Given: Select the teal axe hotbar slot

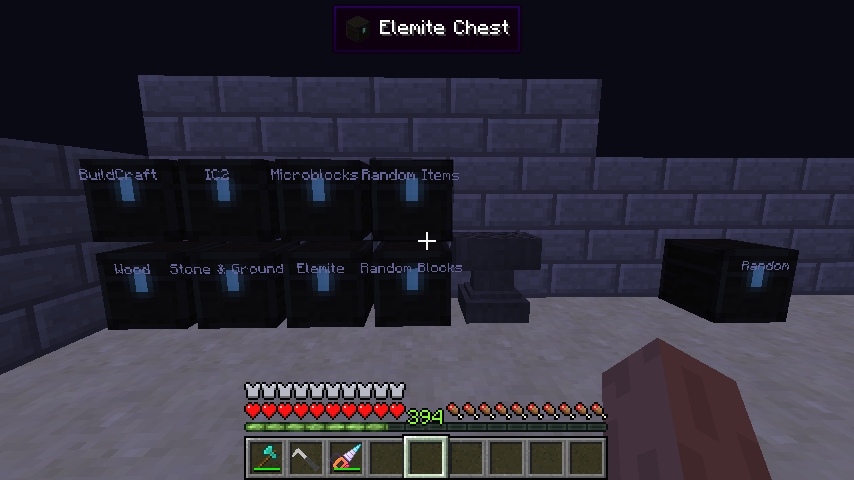Looking at the screenshot, I should [266, 458].
